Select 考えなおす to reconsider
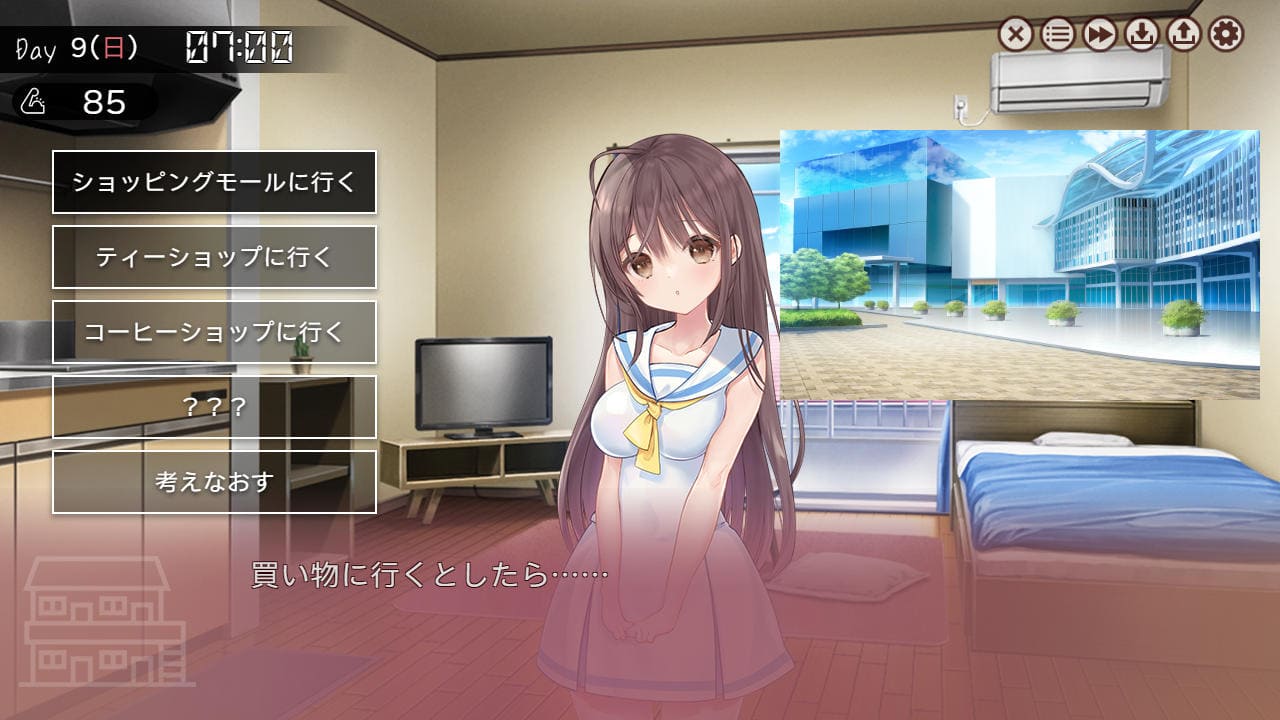 click(214, 482)
